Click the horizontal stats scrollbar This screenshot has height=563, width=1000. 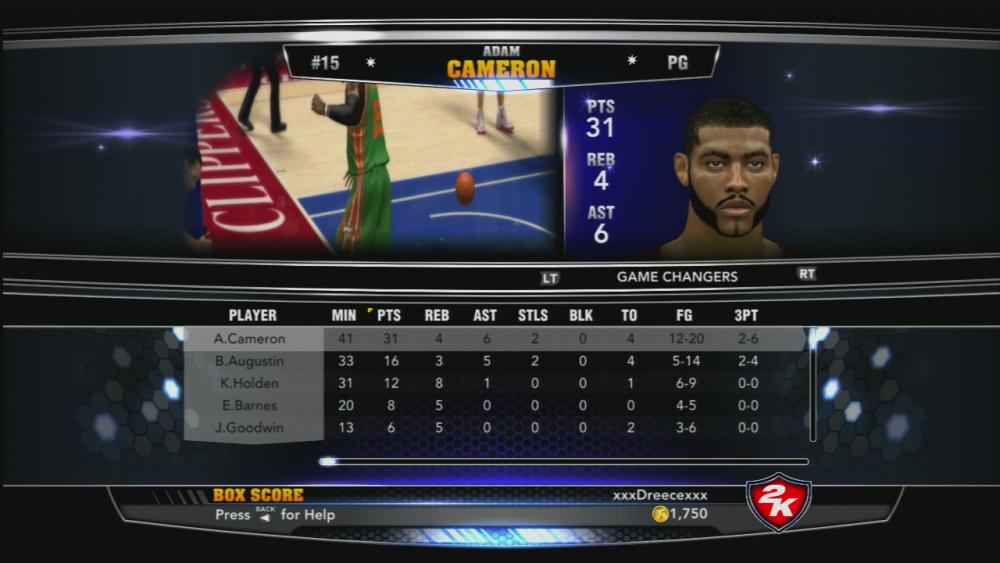pyautogui.click(x=564, y=461)
